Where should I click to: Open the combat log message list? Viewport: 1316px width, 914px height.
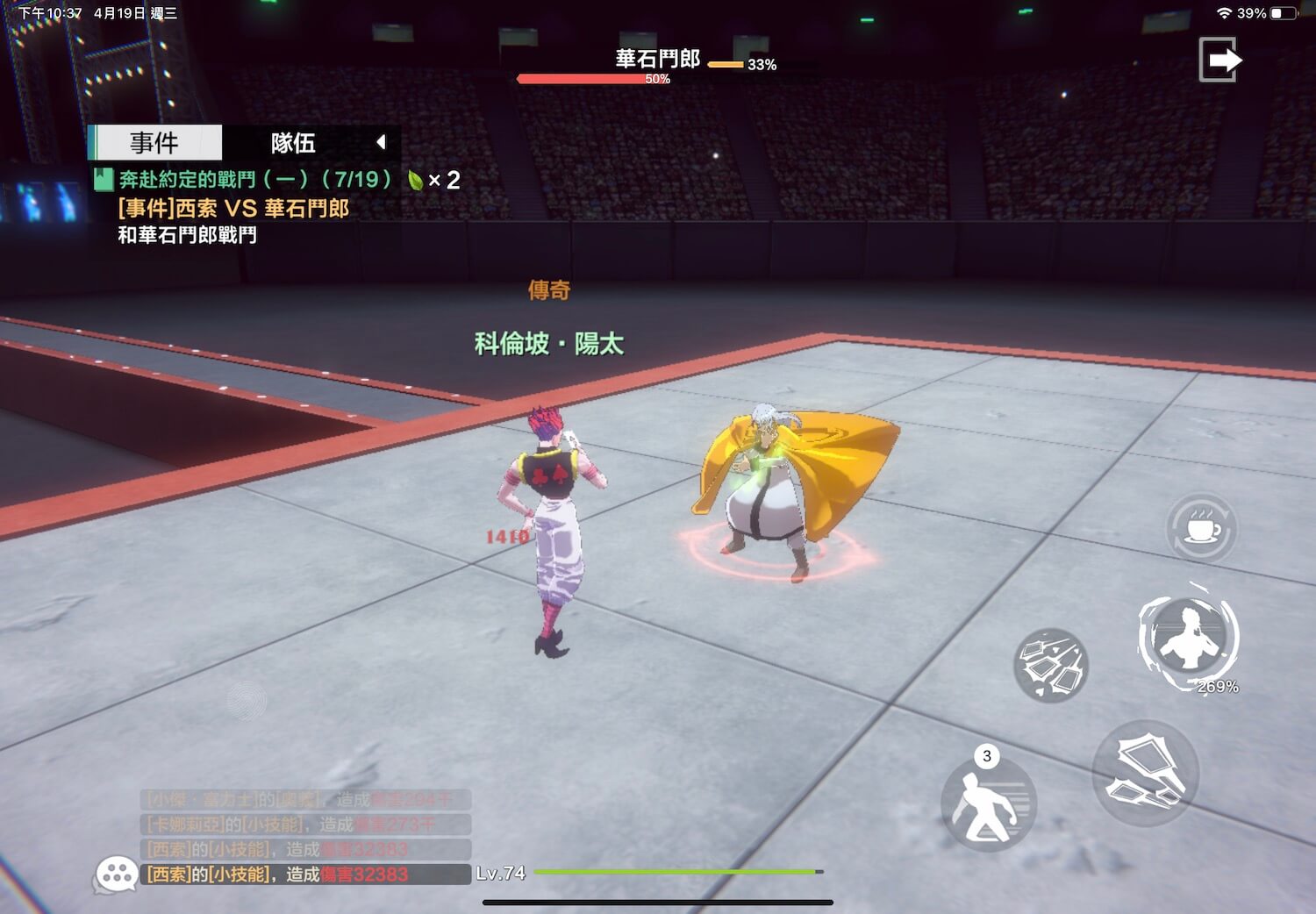[x=305, y=837]
